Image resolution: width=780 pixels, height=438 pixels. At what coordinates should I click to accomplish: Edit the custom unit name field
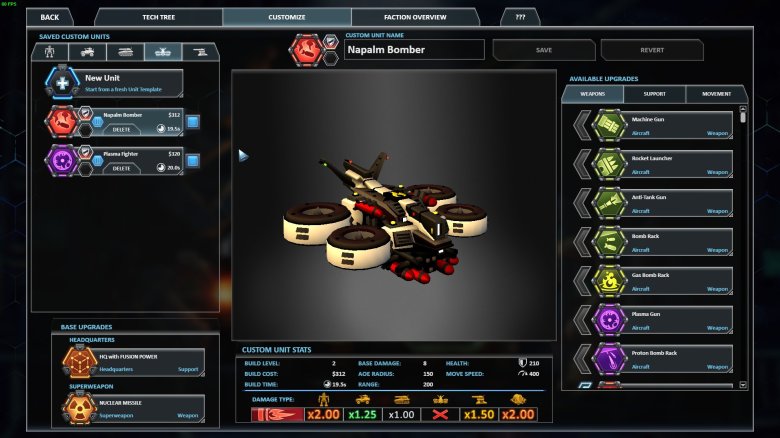click(x=414, y=50)
